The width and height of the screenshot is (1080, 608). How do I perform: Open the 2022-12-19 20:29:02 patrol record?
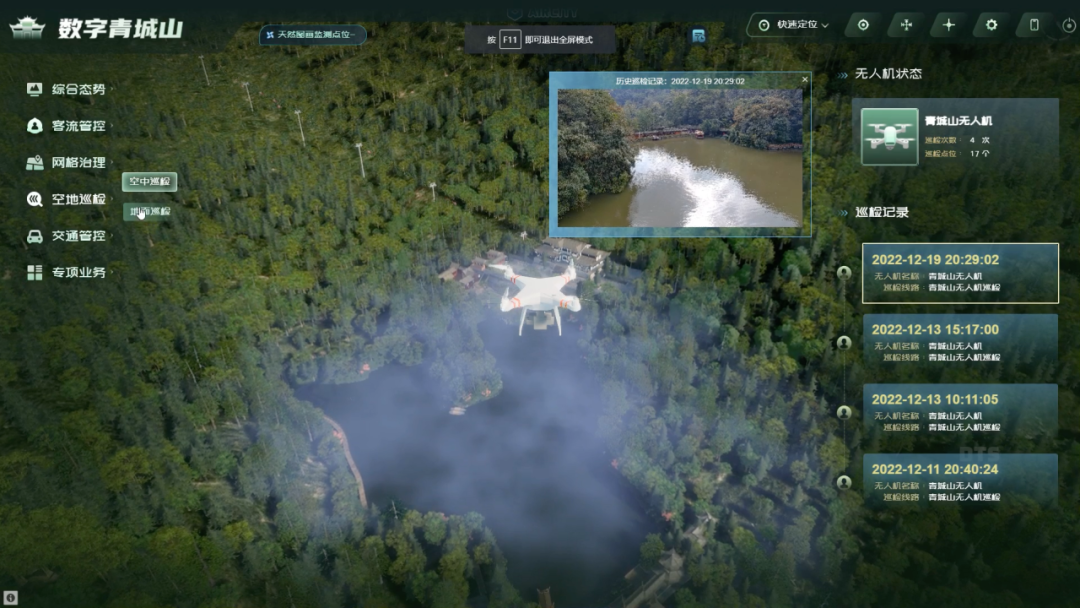pos(960,273)
